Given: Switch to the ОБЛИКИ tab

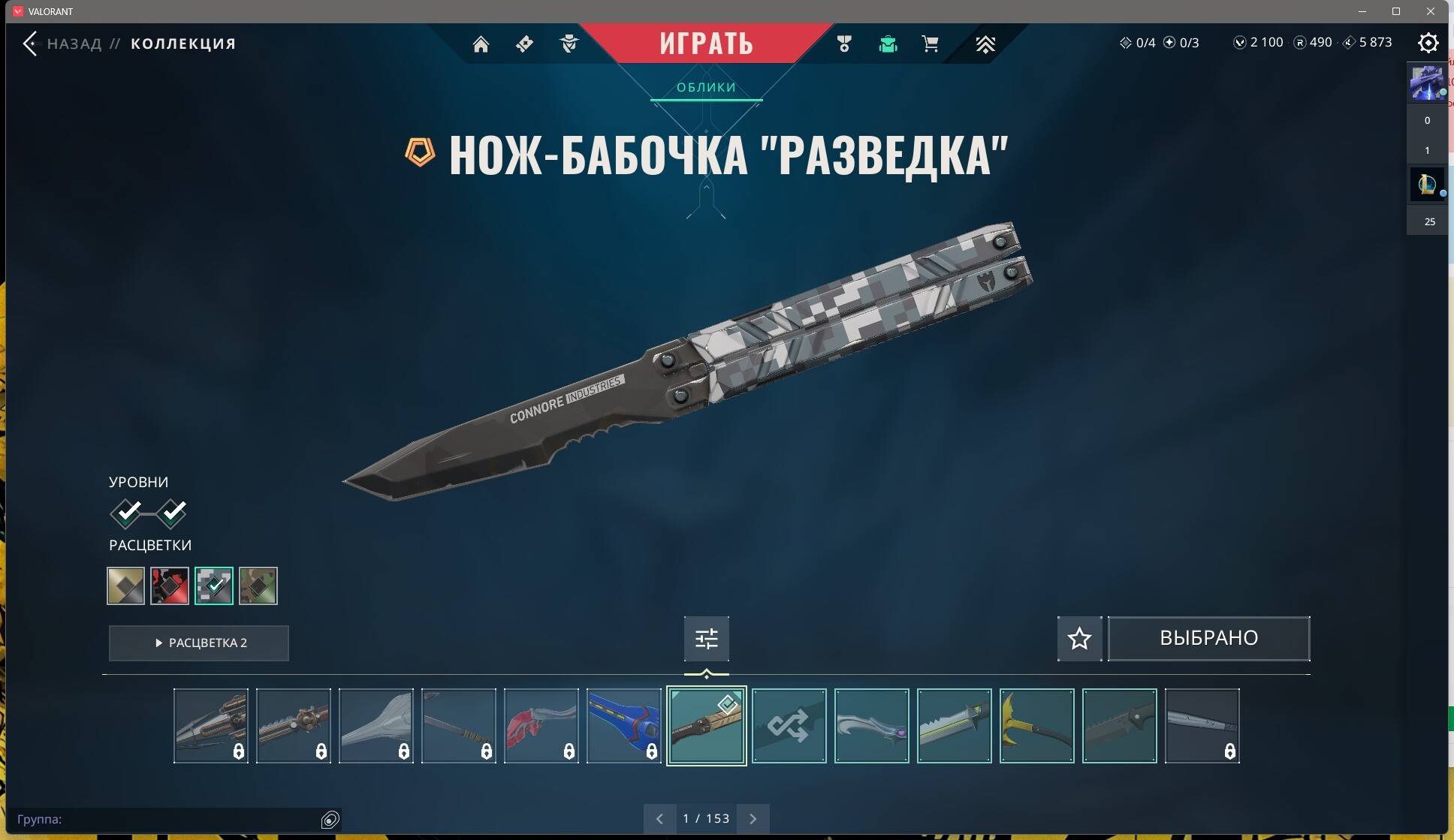Looking at the screenshot, I should click(x=706, y=87).
